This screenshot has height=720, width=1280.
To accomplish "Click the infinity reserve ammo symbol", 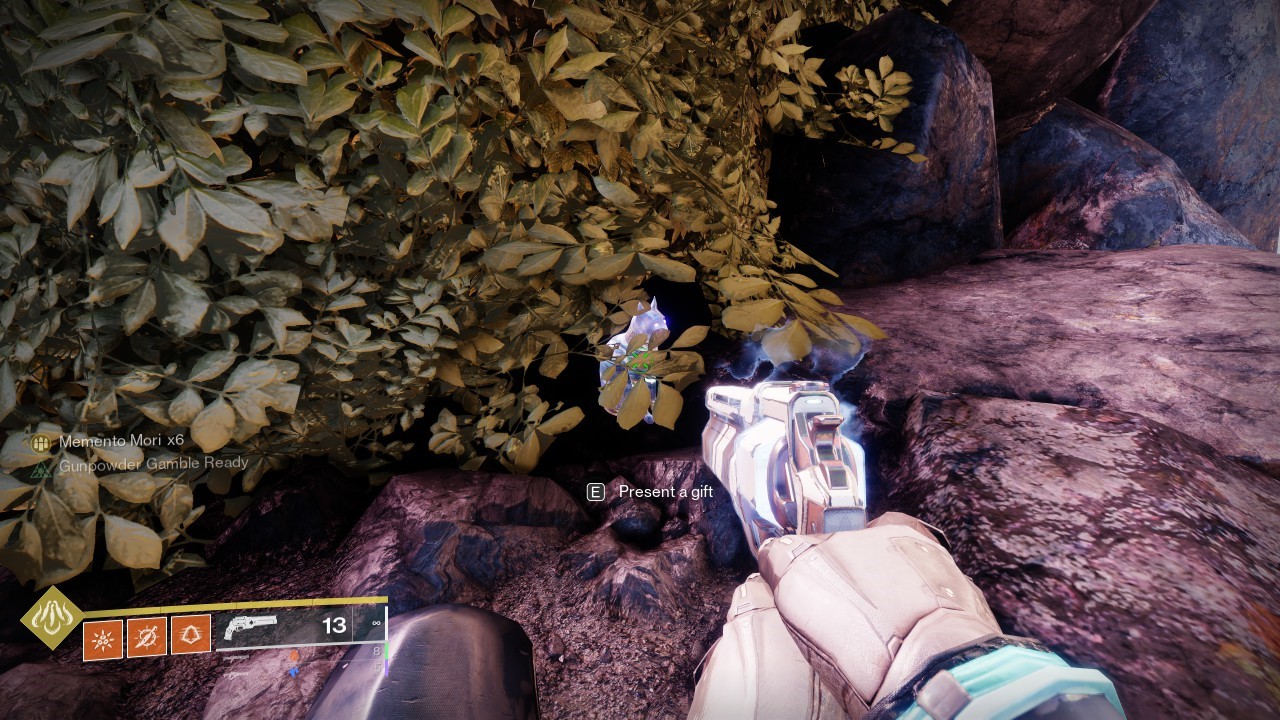I will click(377, 622).
